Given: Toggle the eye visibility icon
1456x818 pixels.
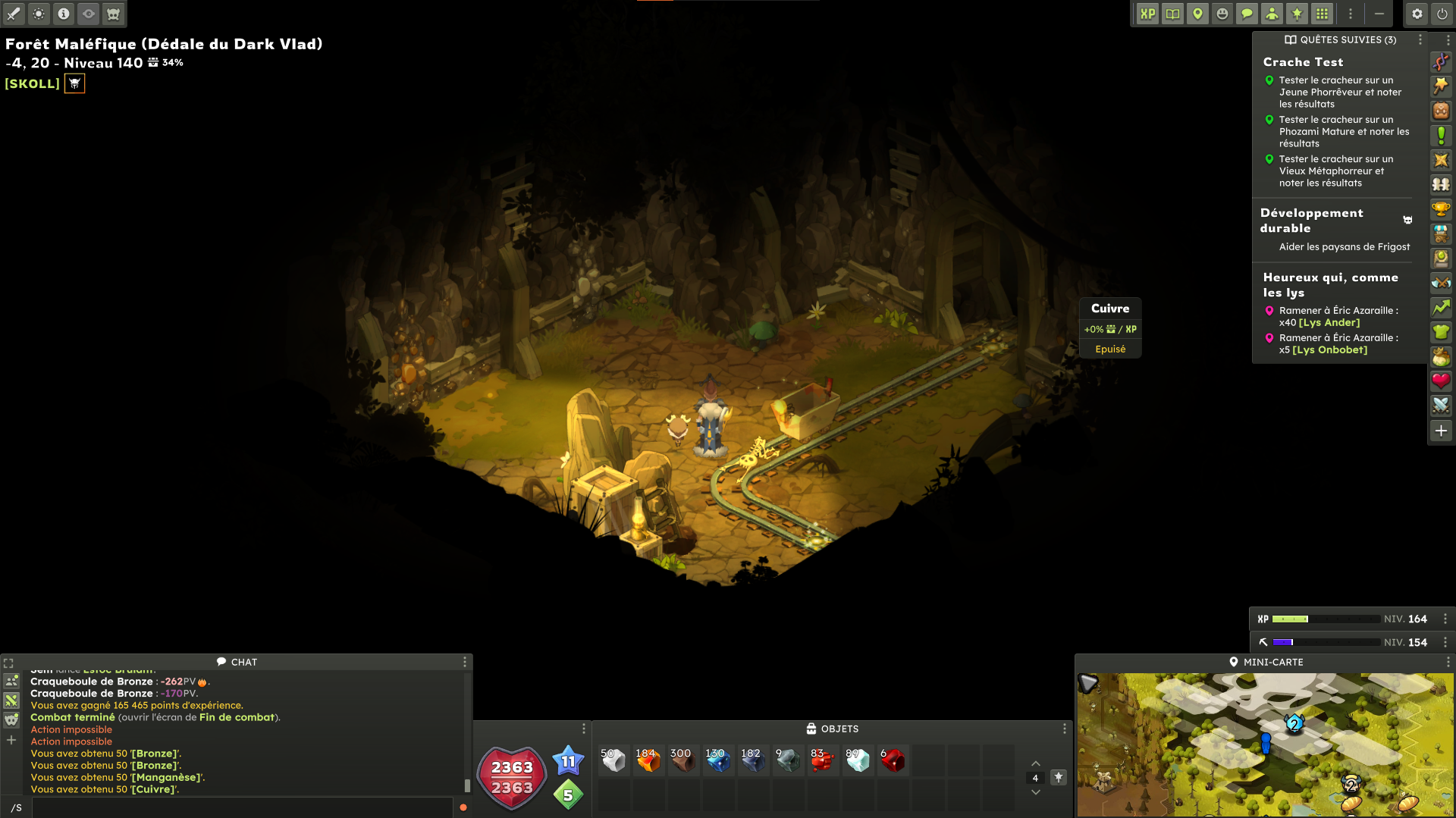Looking at the screenshot, I should tap(89, 14).
